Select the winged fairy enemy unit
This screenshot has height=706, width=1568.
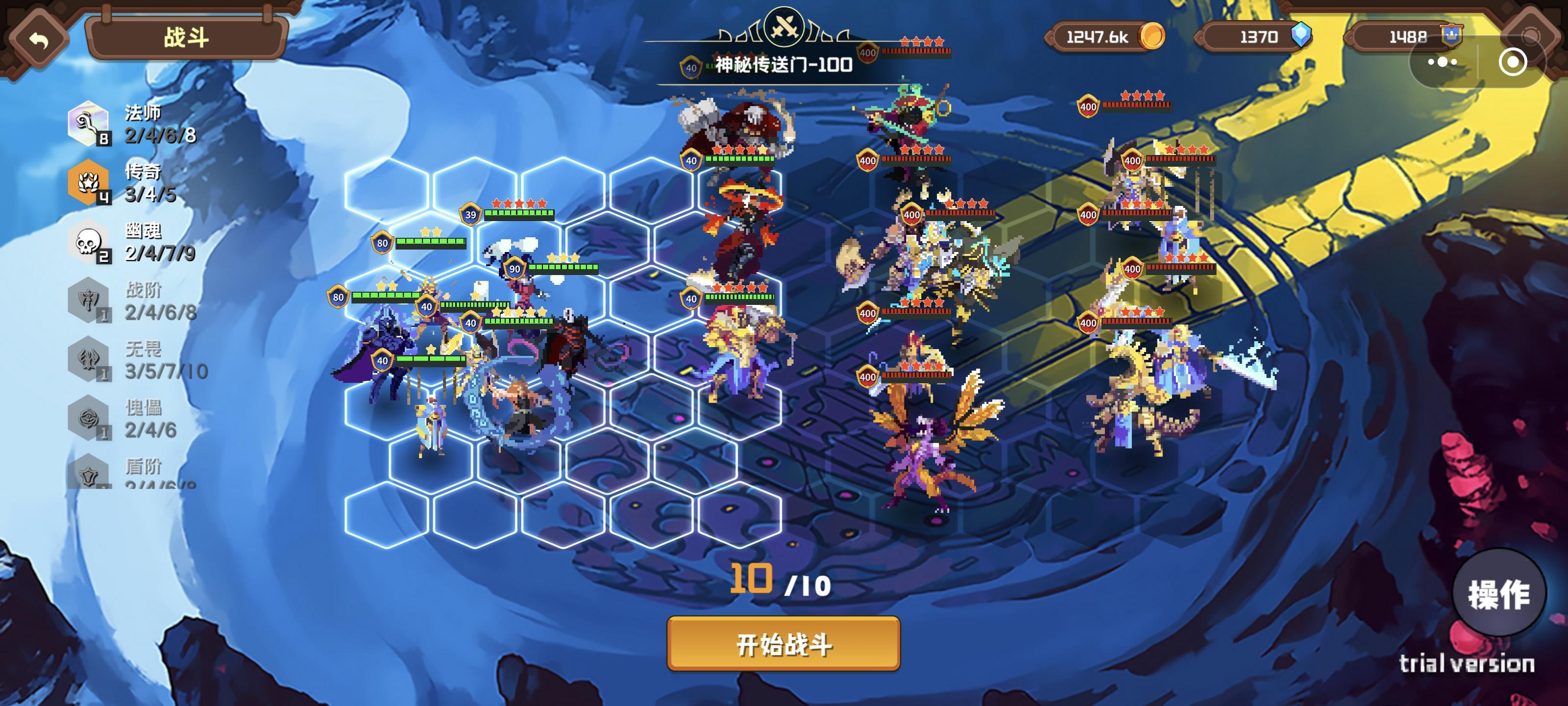pos(925,445)
